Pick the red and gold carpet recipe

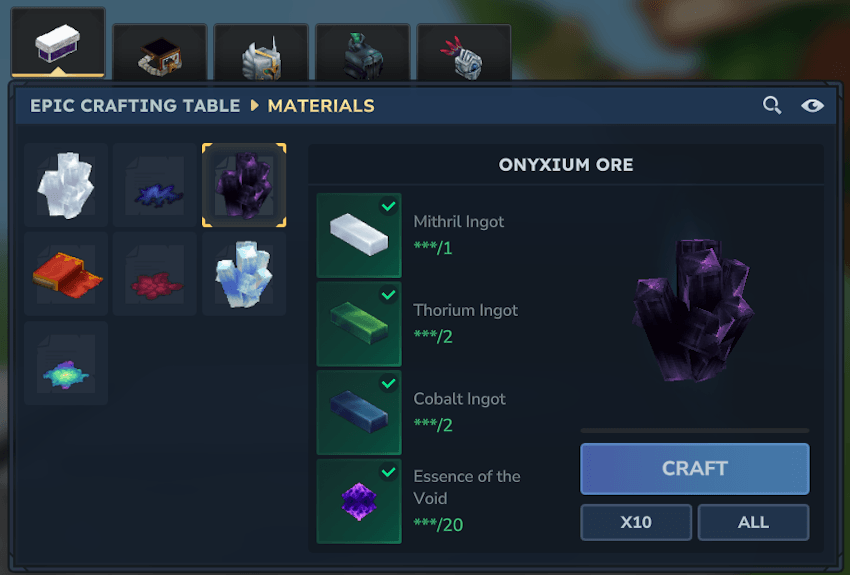tap(66, 275)
